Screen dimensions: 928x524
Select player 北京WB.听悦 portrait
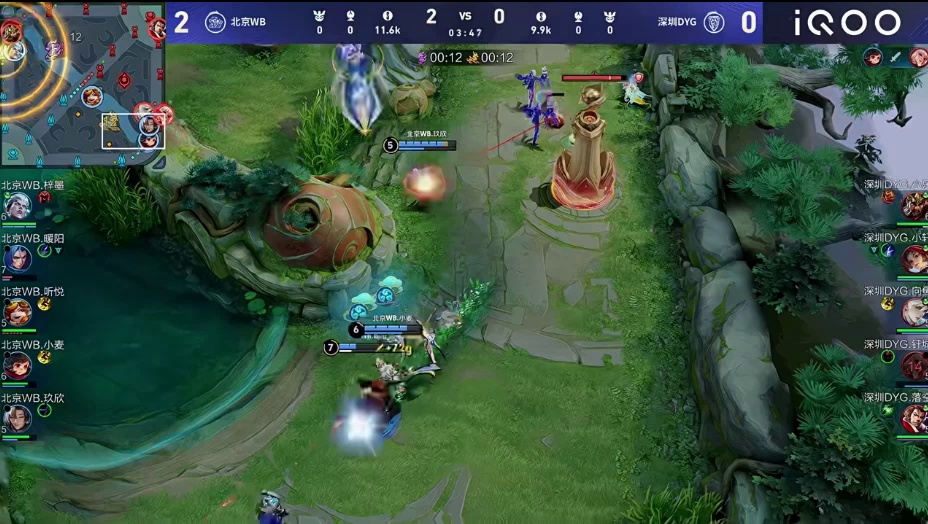click(x=17, y=312)
